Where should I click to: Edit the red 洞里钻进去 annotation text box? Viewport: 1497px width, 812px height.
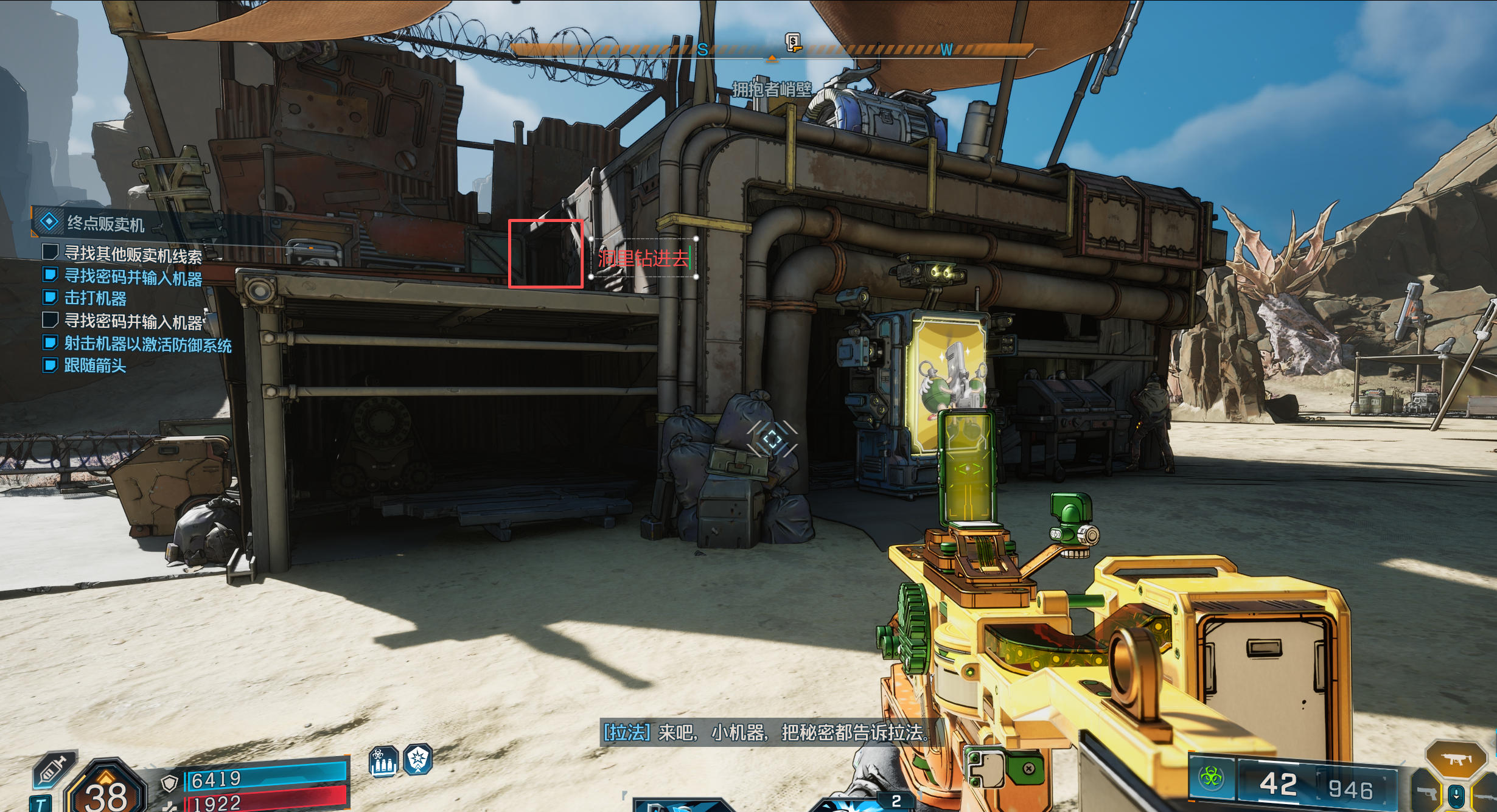tap(643, 259)
